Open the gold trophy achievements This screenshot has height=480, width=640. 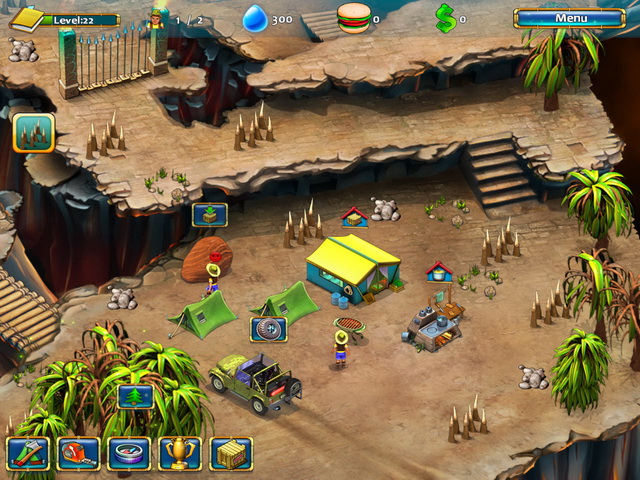[180, 453]
